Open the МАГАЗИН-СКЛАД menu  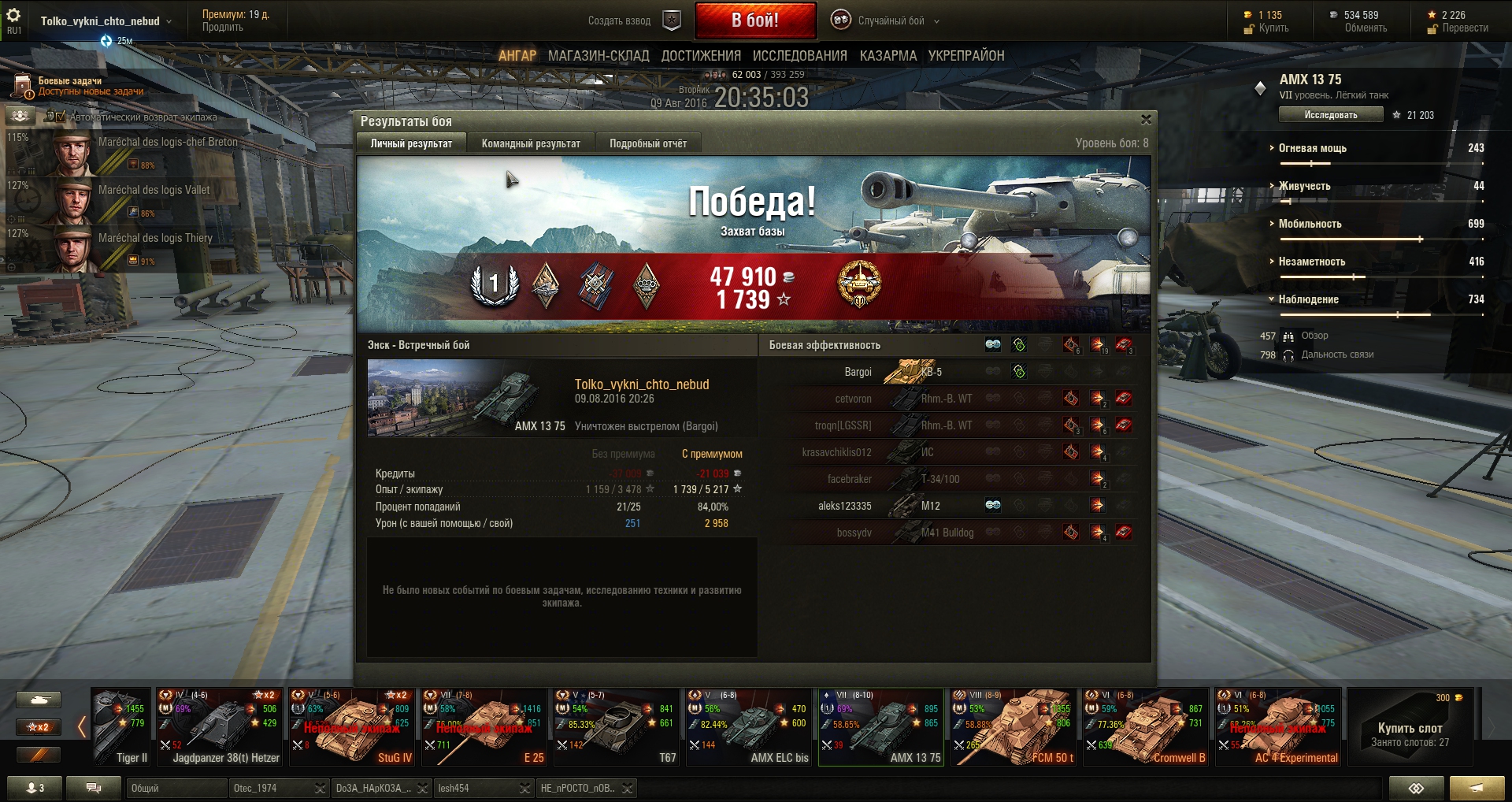tap(598, 56)
